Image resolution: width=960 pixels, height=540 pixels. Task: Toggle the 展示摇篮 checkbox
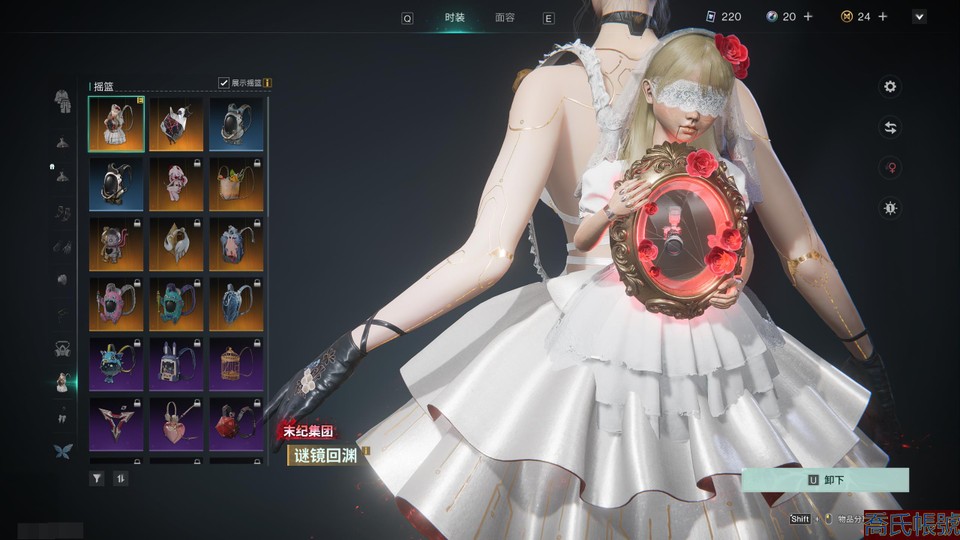click(224, 83)
